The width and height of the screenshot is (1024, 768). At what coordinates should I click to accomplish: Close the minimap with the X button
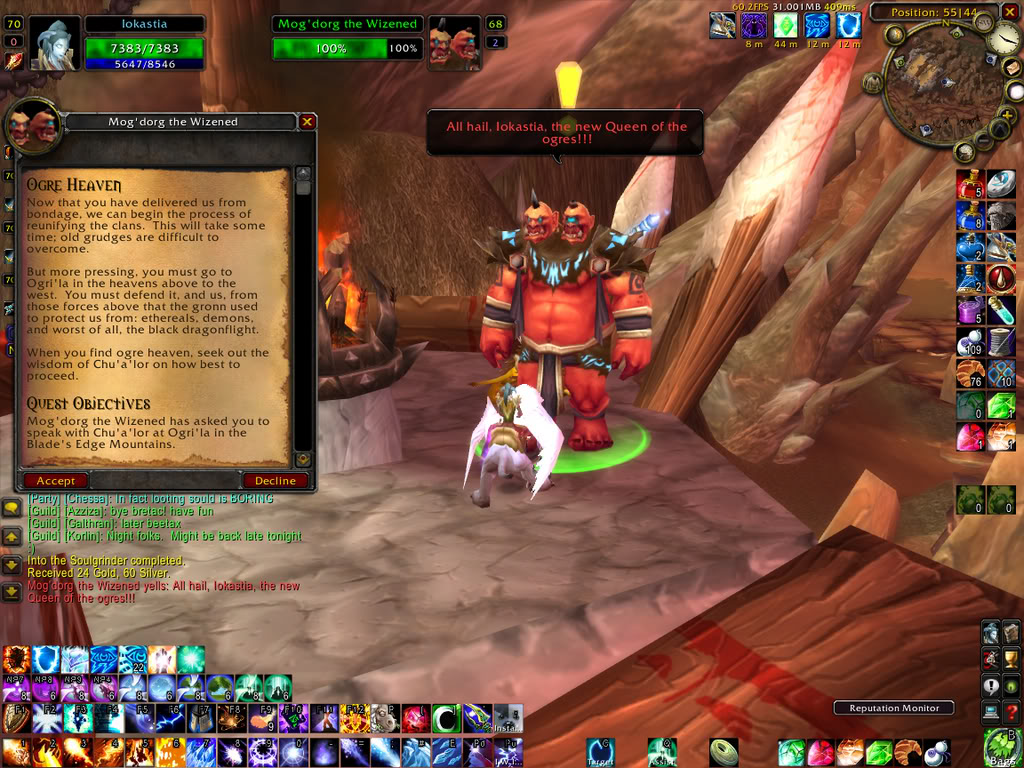(1012, 12)
